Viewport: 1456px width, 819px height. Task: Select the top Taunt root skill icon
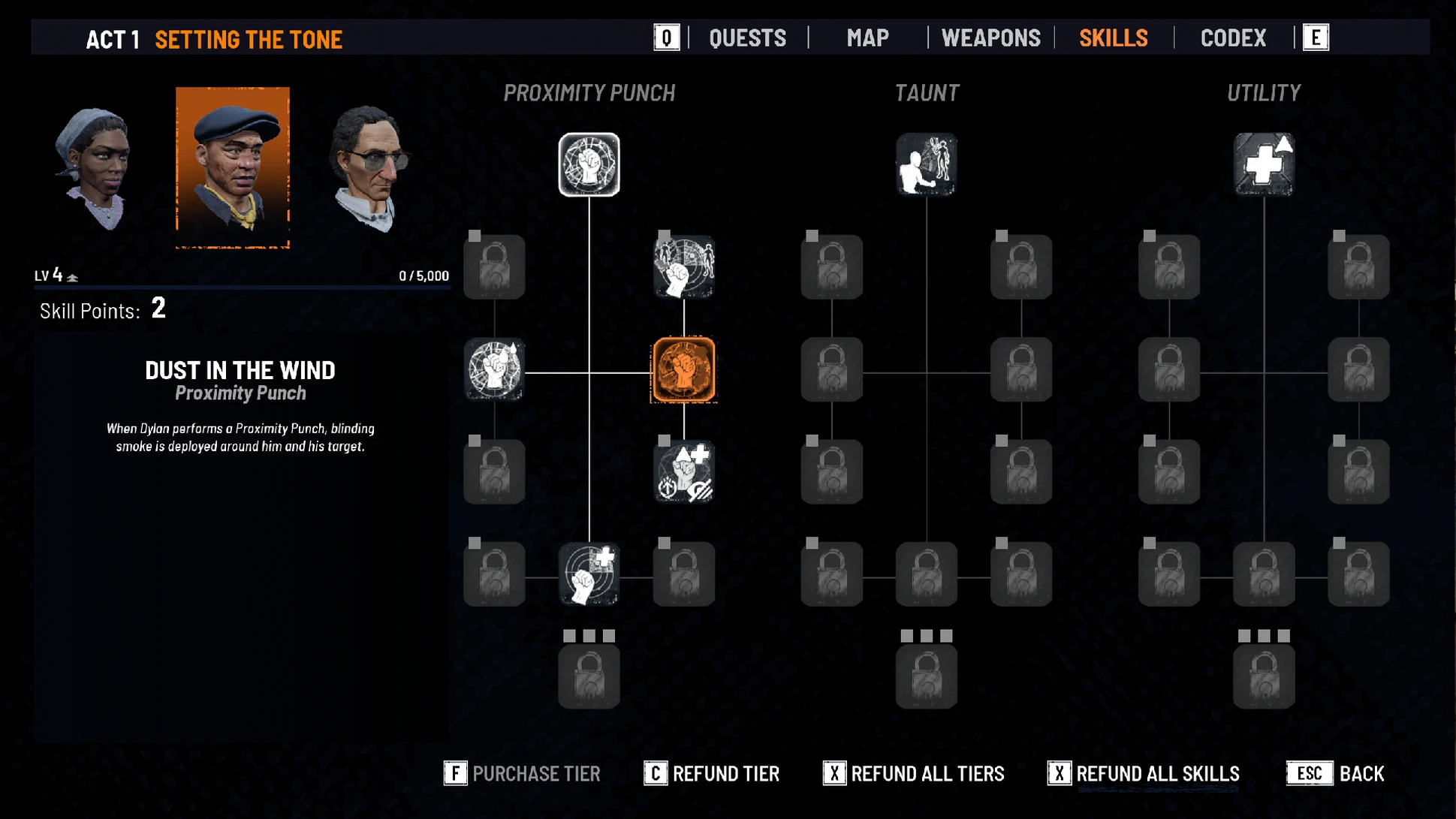click(x=926, y=164)
